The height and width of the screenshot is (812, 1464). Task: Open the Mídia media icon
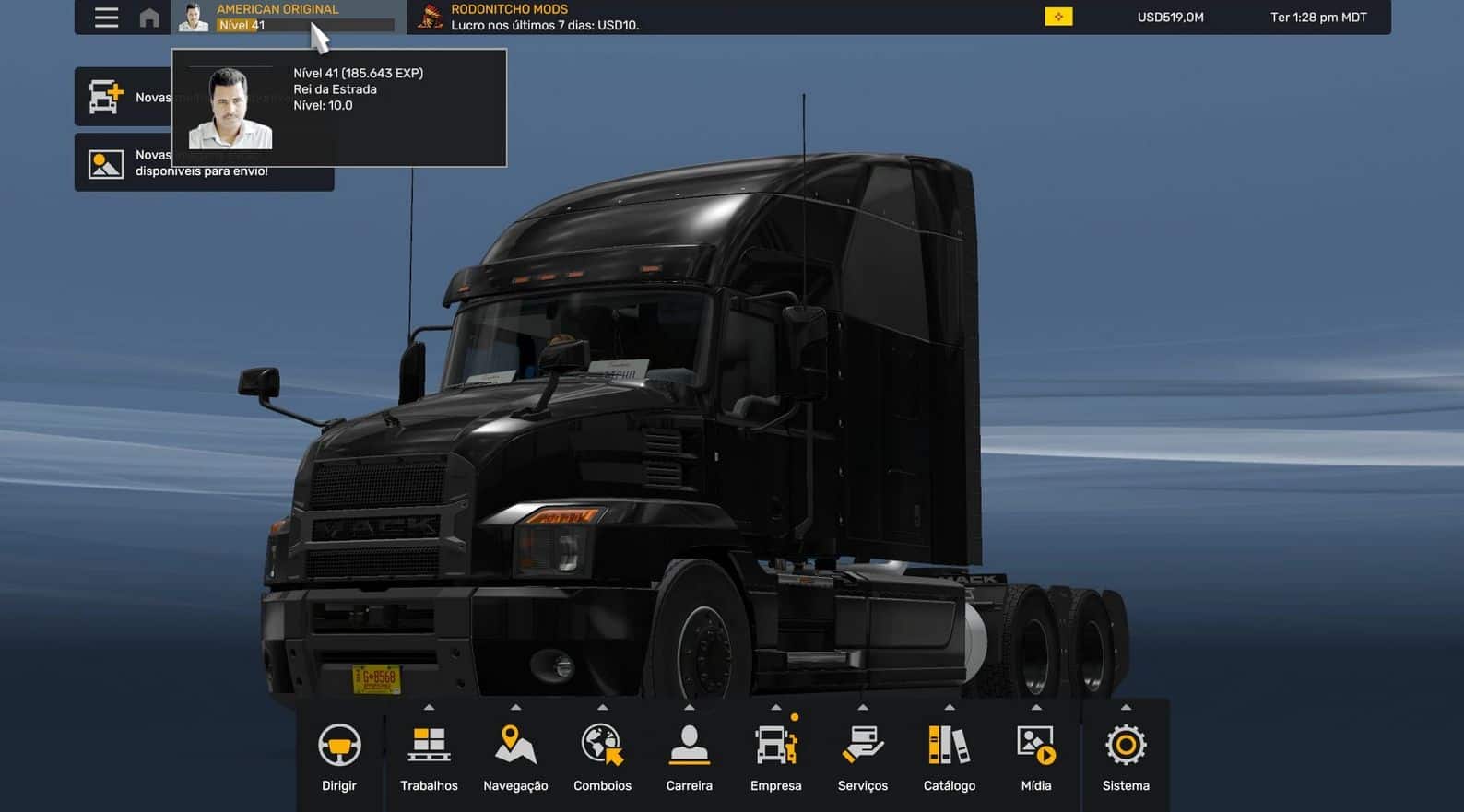tap(1035, 743)
